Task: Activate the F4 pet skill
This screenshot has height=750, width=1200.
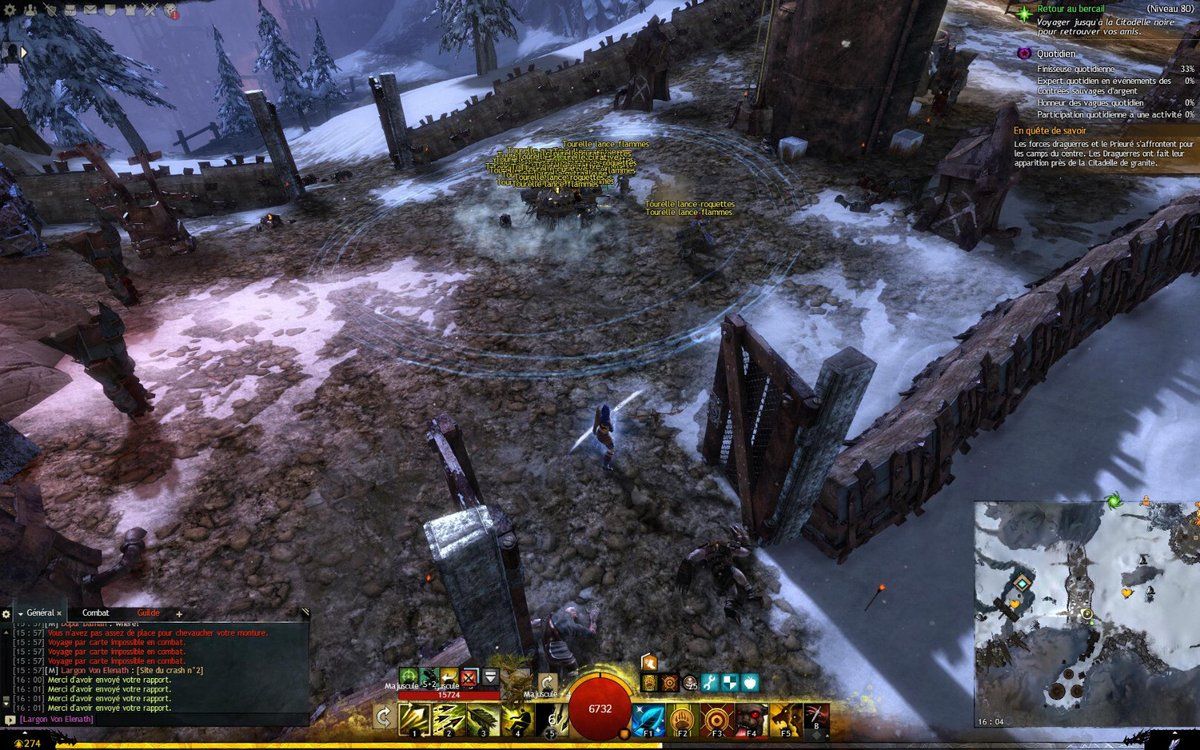Action: [750, 718]
